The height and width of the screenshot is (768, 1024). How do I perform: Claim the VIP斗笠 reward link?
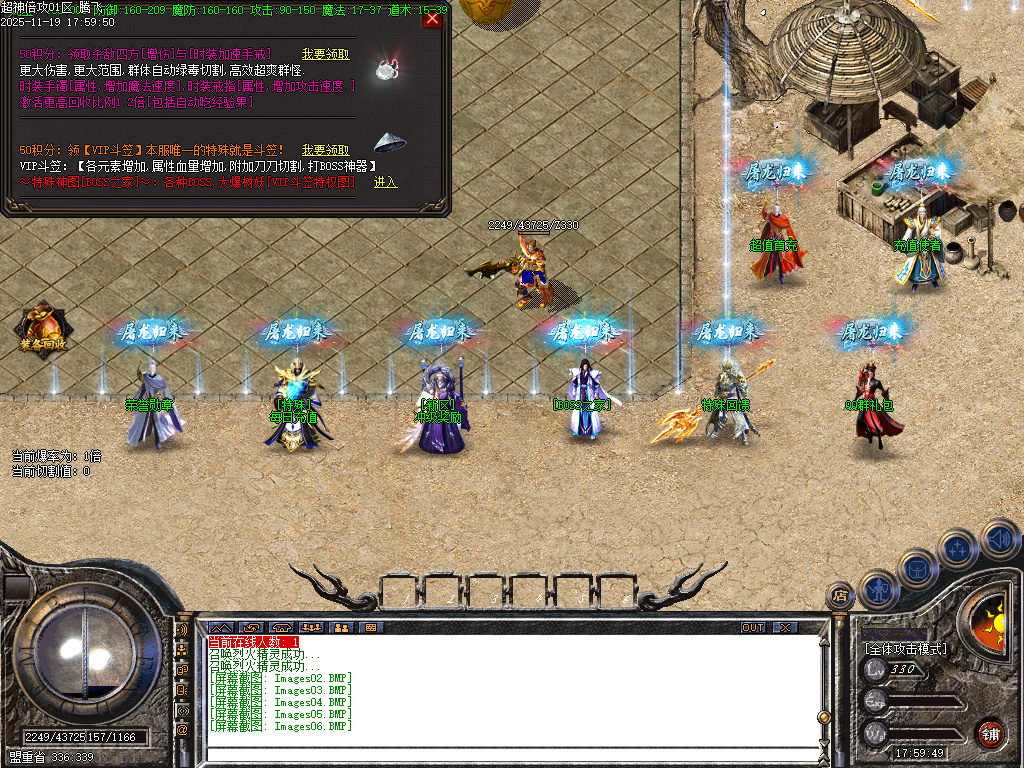point(325,150)
